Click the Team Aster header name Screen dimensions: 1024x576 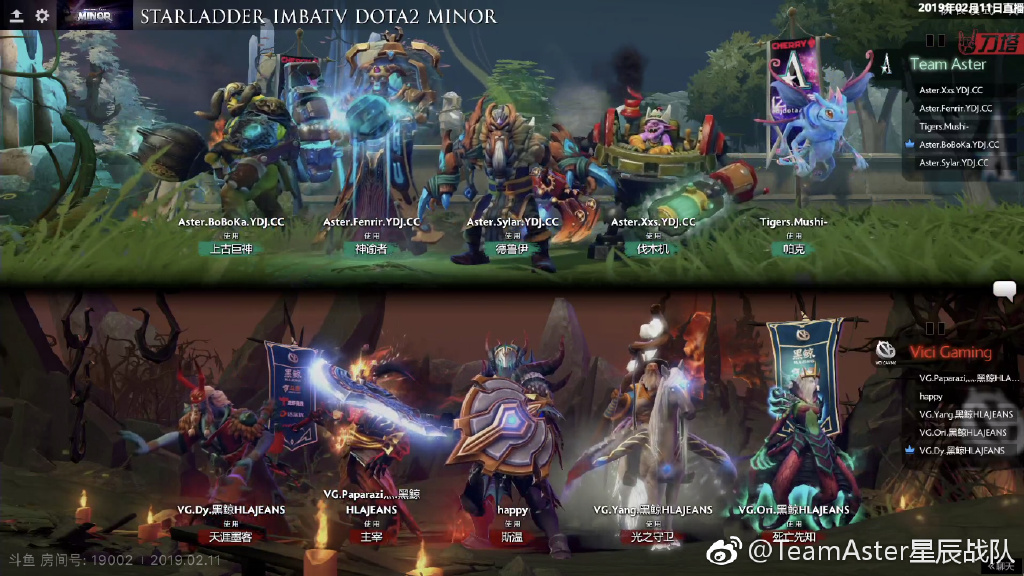tap(947, 64)
